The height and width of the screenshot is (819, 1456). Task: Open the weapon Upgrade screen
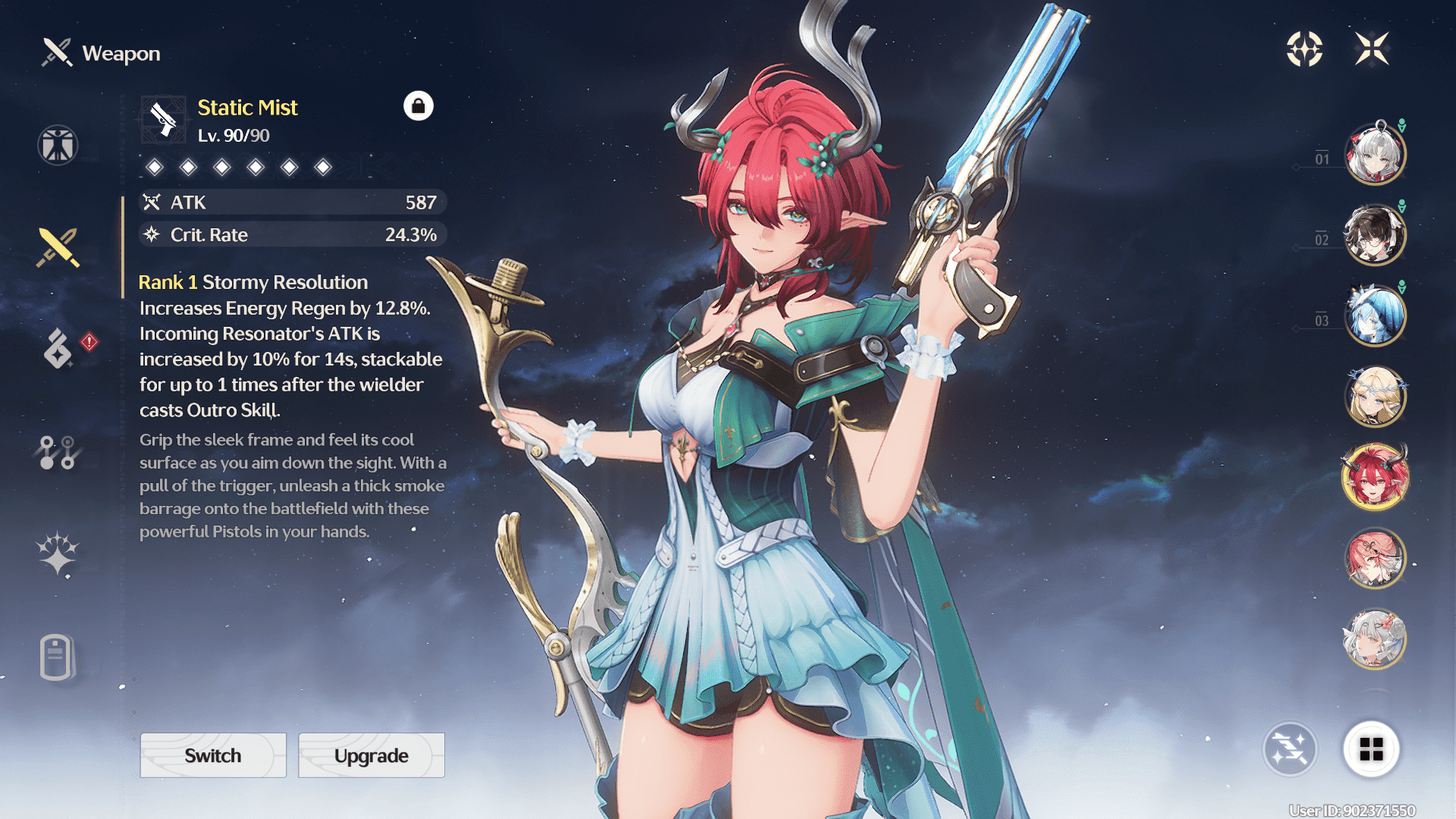click(x=372, y=755)
